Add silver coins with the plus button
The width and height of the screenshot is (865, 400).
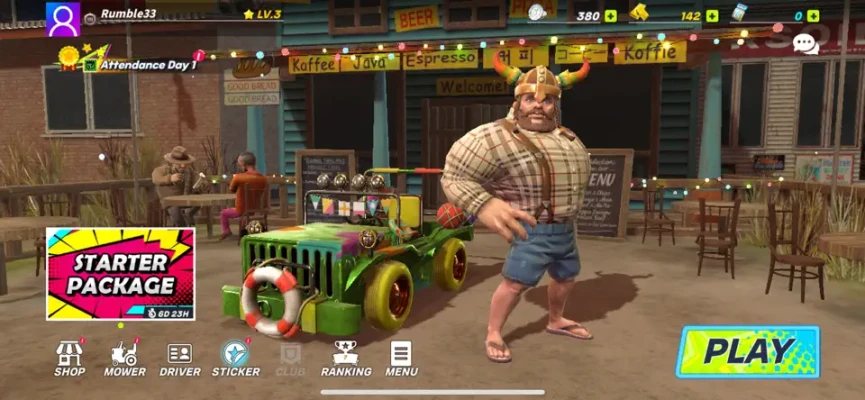click(x=611, y=16)
